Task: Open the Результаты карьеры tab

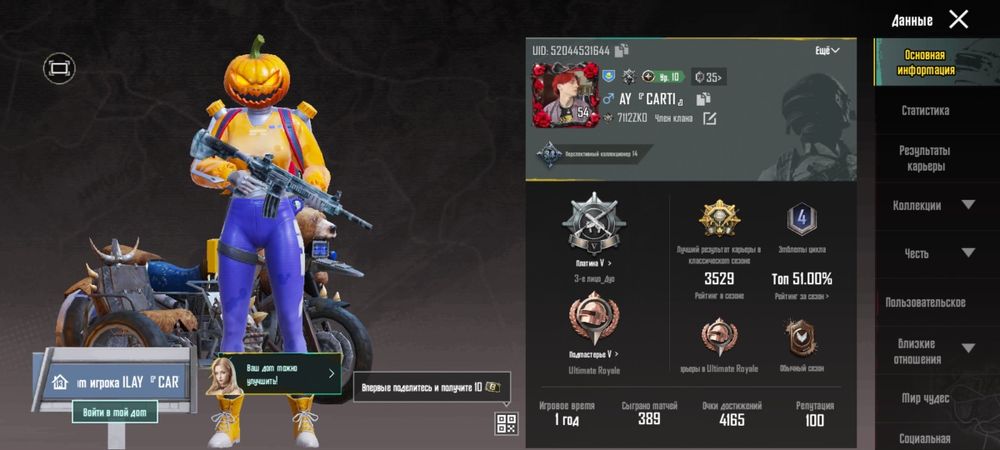Action: pos(925,158)
